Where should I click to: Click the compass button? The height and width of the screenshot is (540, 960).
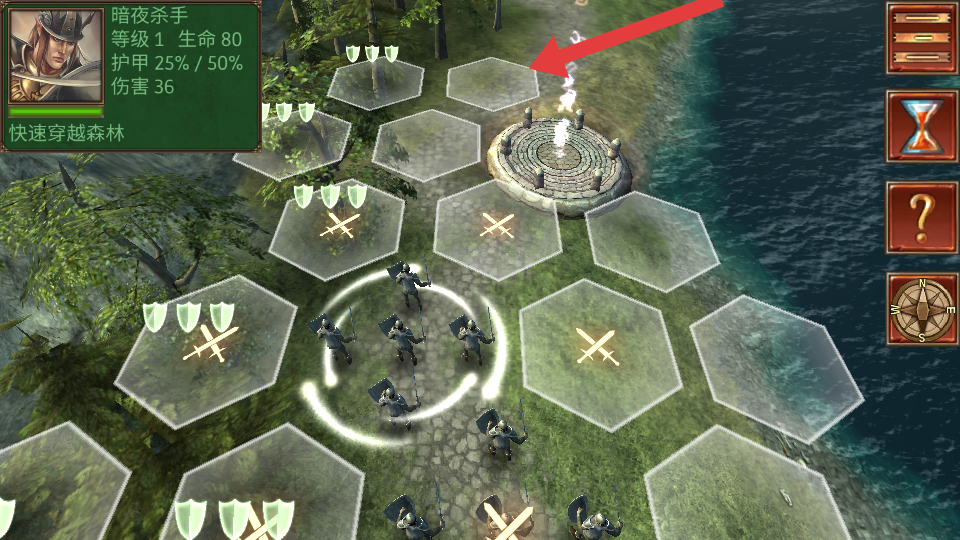click(921, 309)
